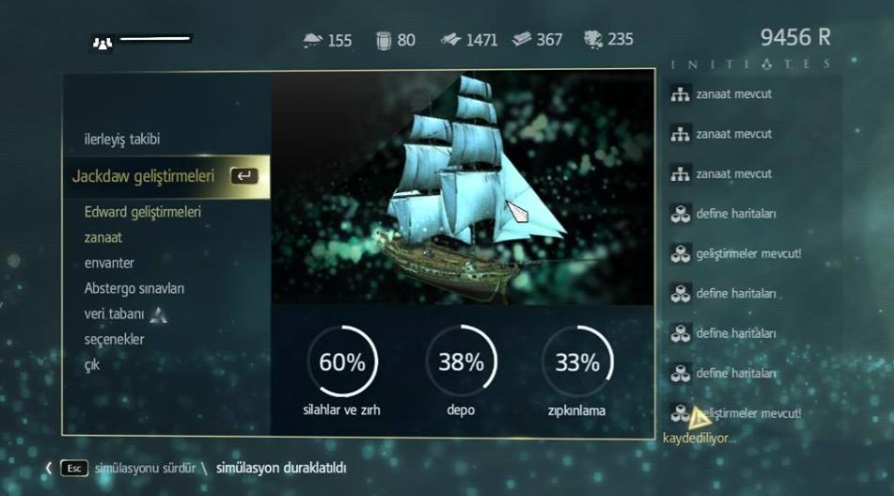Open Edward geliştirmeleri menu
This screenshot has height=496, width=894.
pyautogui.click(x=143, y=212)
